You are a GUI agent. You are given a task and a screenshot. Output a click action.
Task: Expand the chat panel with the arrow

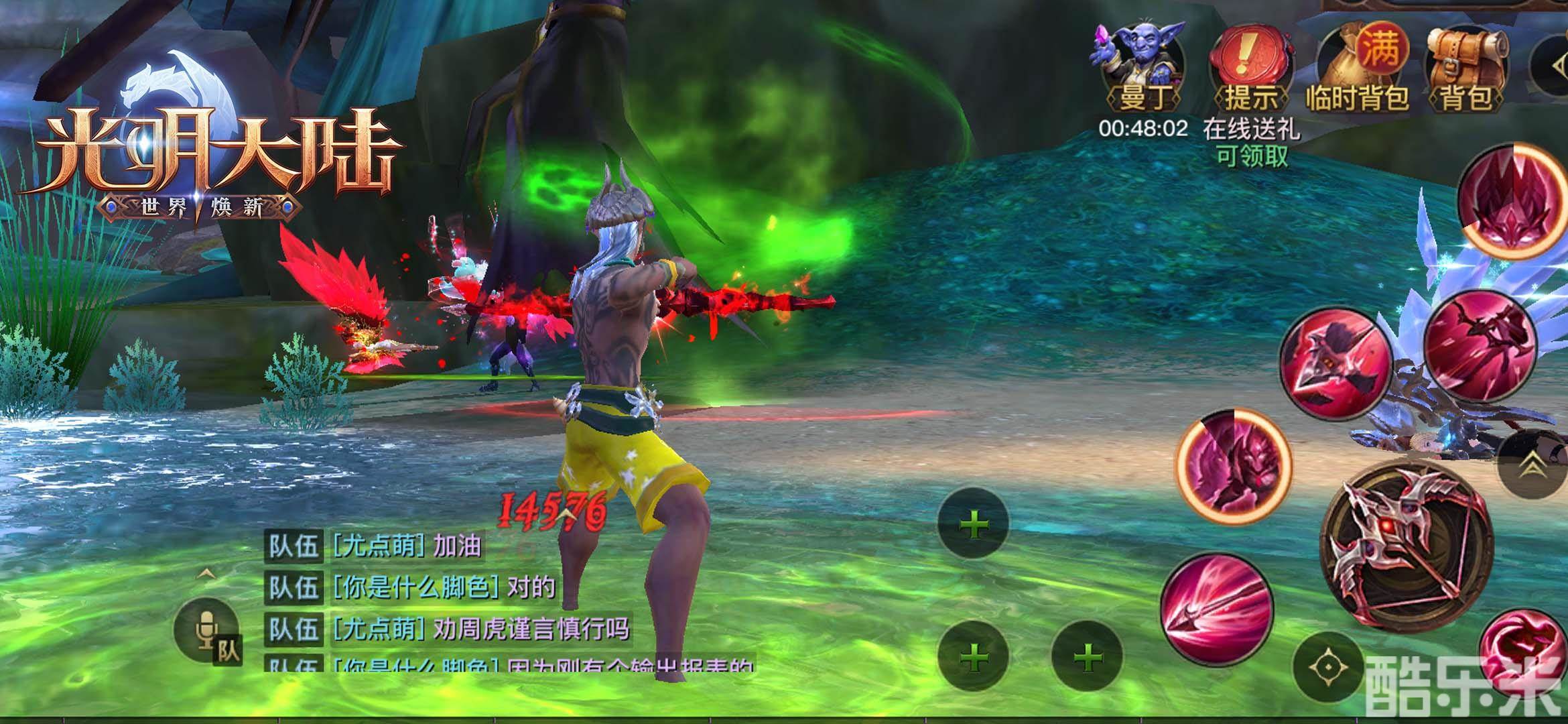point(207,574)
